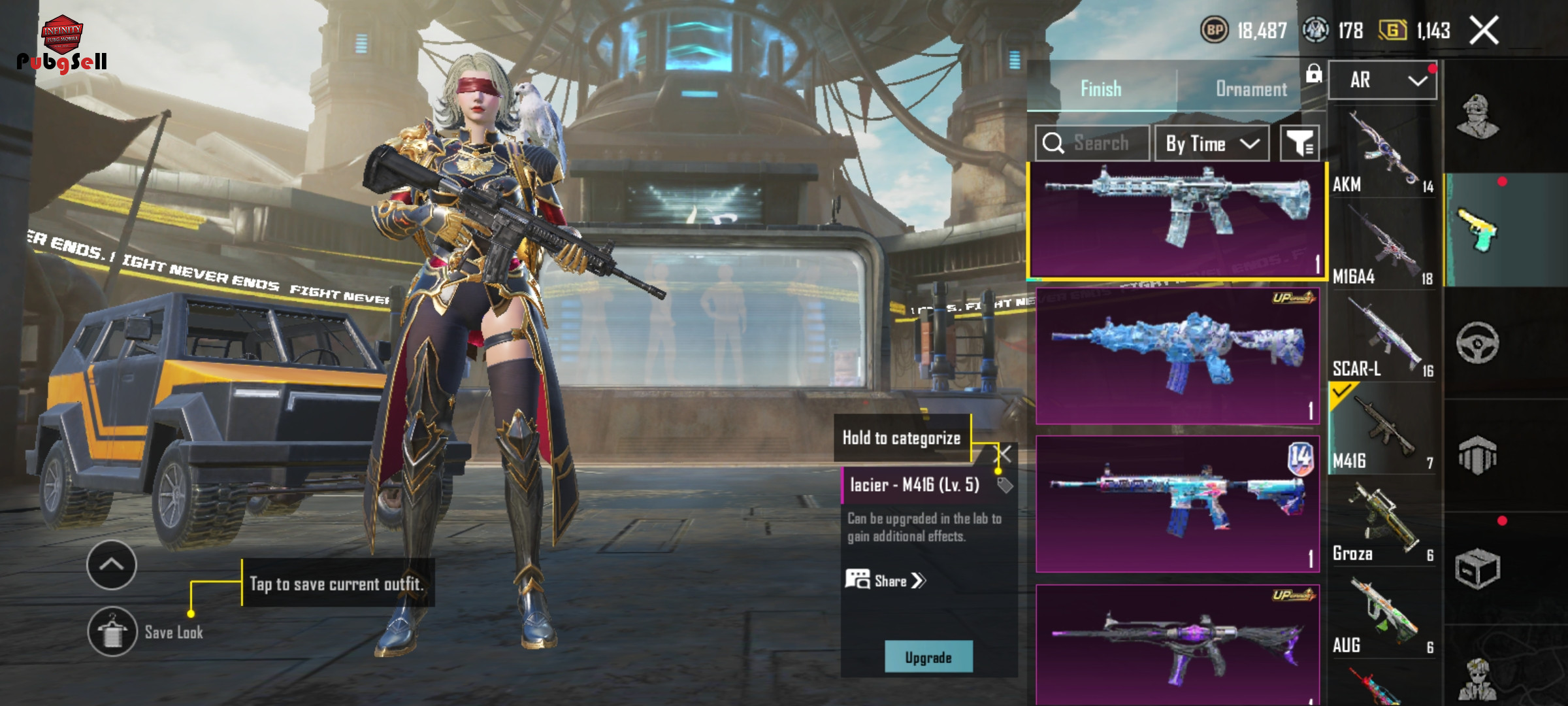Click the skin Search field
1568x706 pixels.
pyautogui.click(x=1100, y=143)
